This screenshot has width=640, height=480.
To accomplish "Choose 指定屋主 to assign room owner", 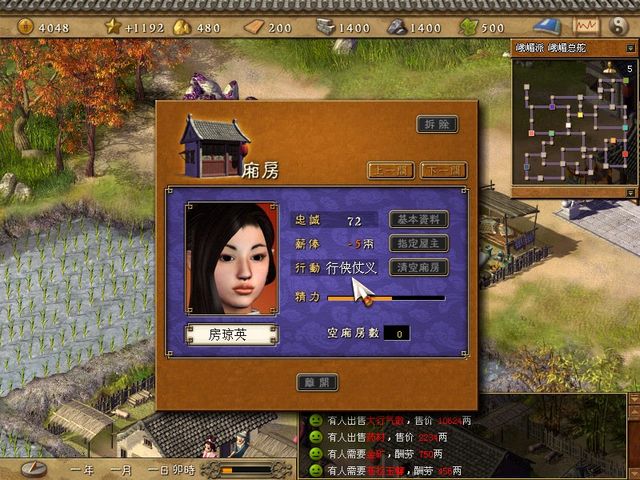I will pyautogui.click(x=418, y=243).
